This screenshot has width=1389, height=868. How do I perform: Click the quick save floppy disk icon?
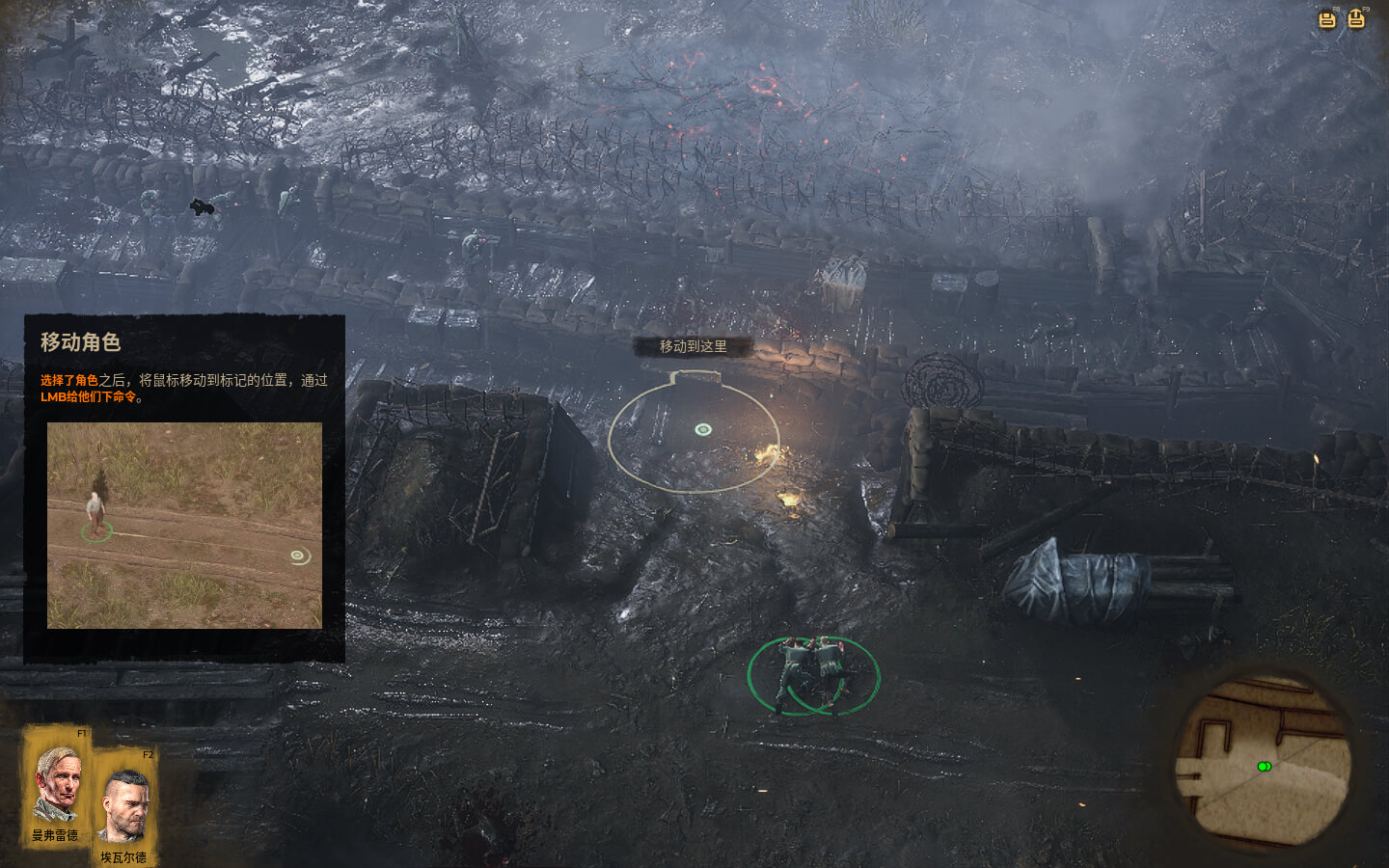coord(1327,19)
